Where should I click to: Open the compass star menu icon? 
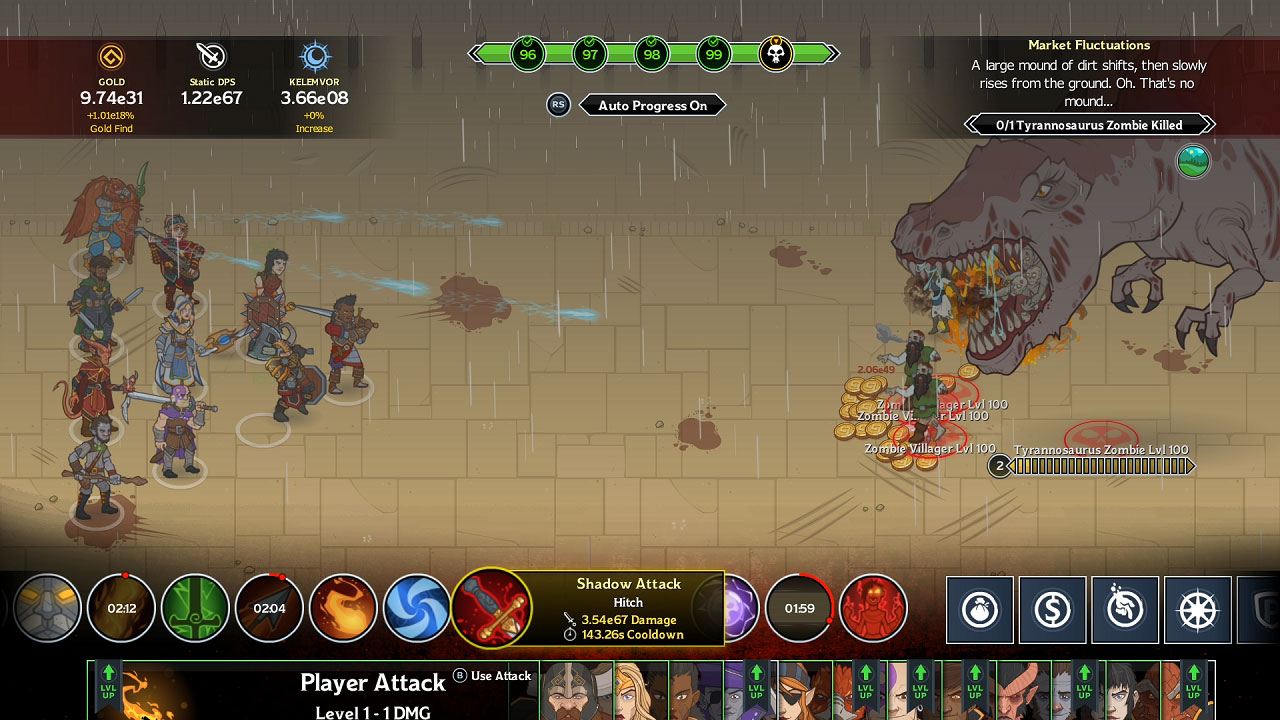1197,610
